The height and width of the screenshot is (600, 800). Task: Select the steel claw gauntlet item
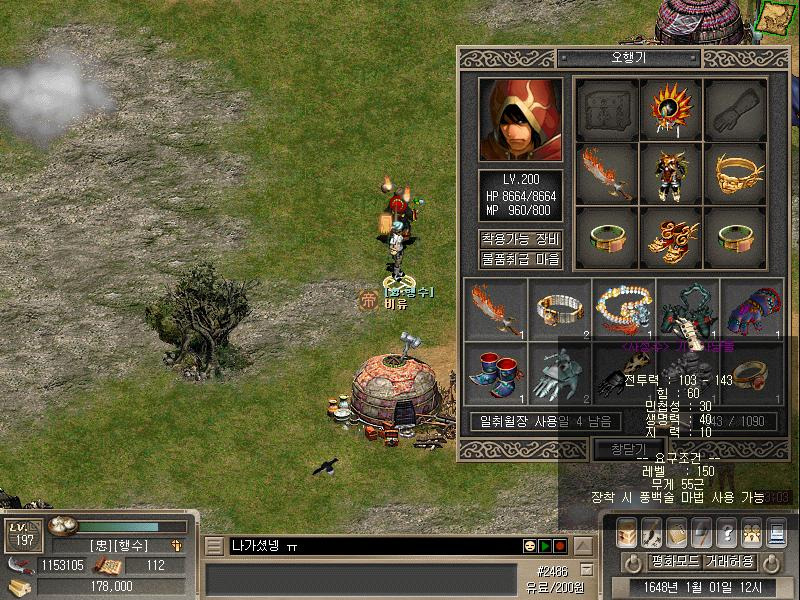(x=560, y=372)
